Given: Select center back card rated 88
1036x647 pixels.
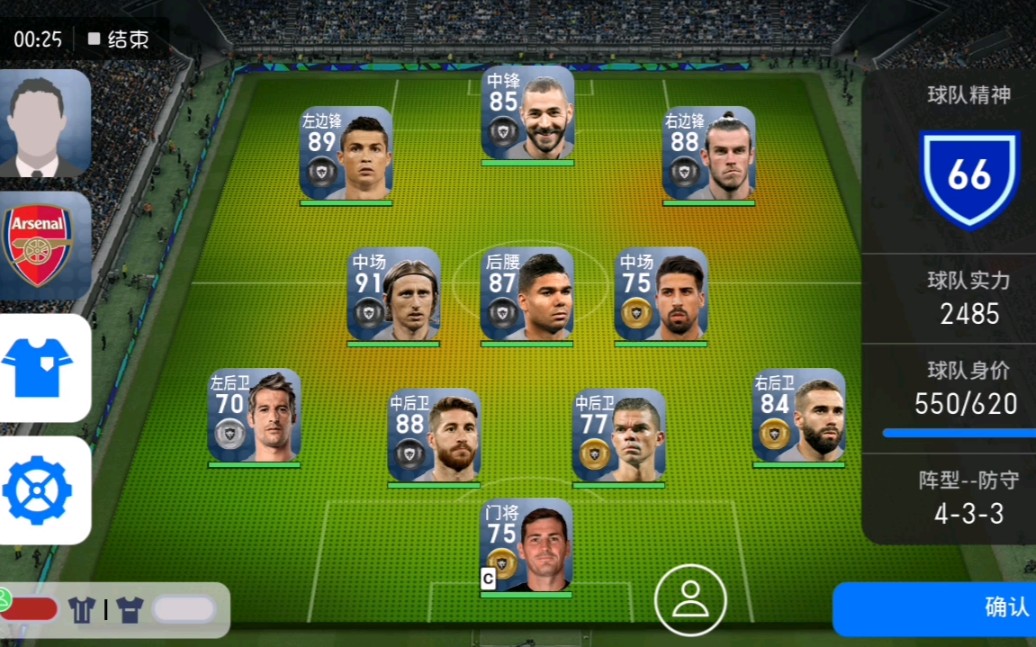Looking at the screenshot, I should click(434, 436).
